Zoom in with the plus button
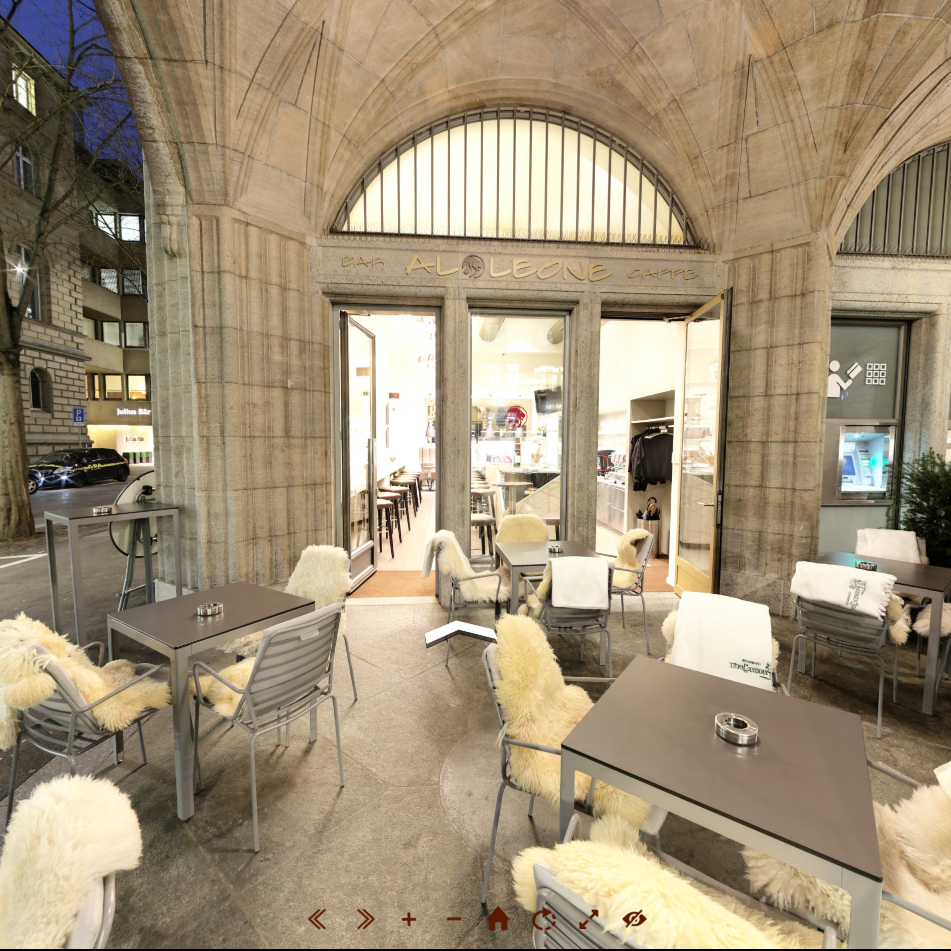The width and height of the screenshot is (951, 951). click(x=409, y=918)
